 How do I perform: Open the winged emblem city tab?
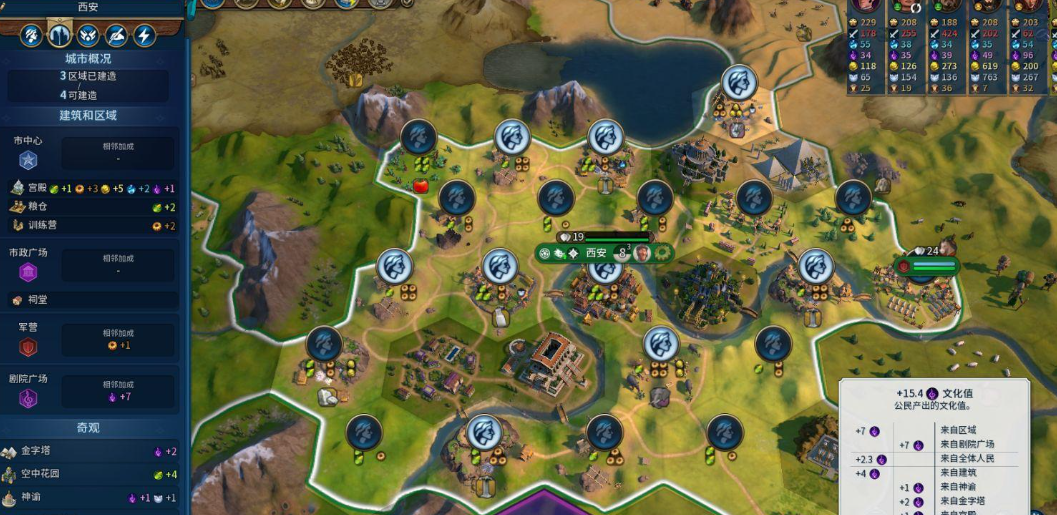(x=88, y=37)
